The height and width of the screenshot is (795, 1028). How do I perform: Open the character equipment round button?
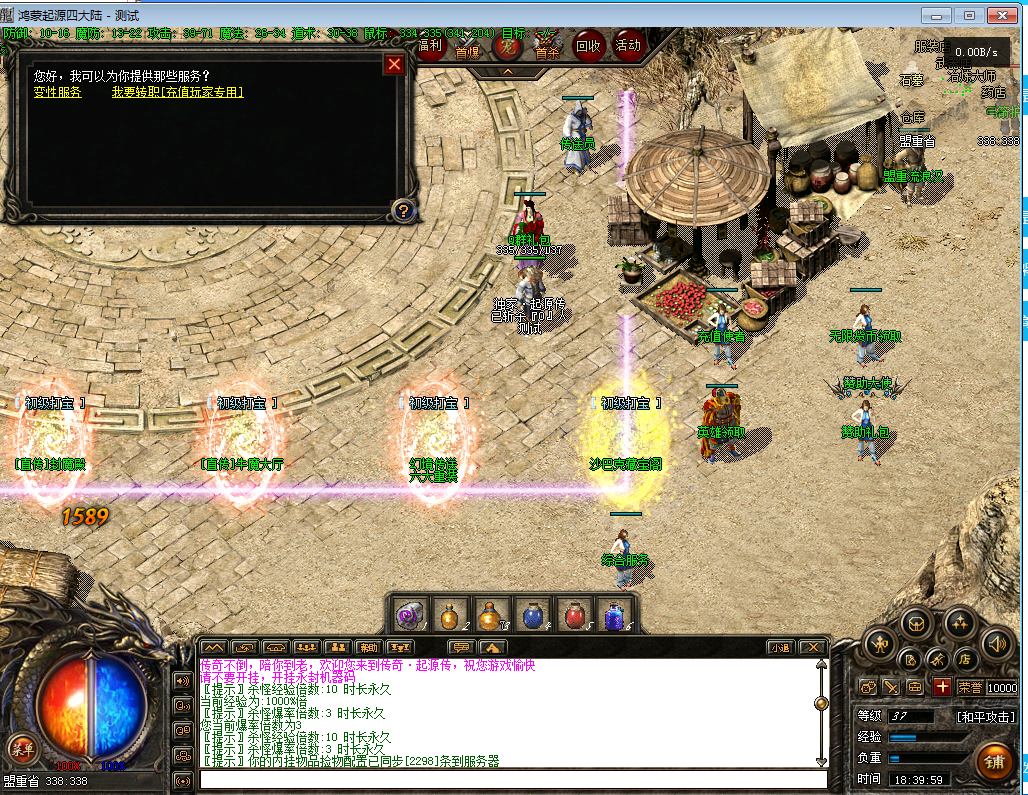coord(879,643)
